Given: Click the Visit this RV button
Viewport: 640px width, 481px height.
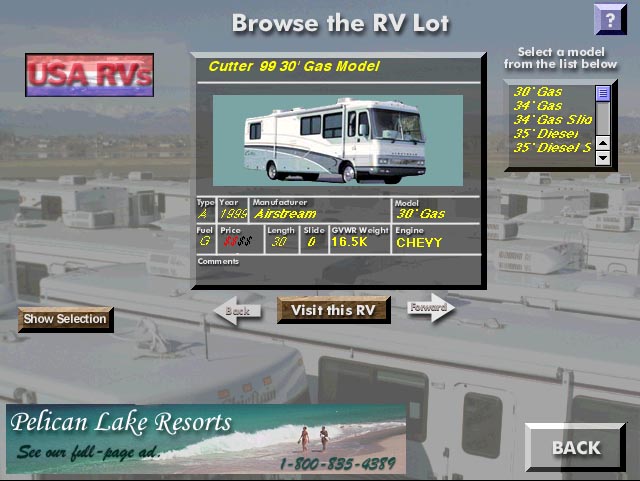Looking at the screenshot, I should click(333, 310).
